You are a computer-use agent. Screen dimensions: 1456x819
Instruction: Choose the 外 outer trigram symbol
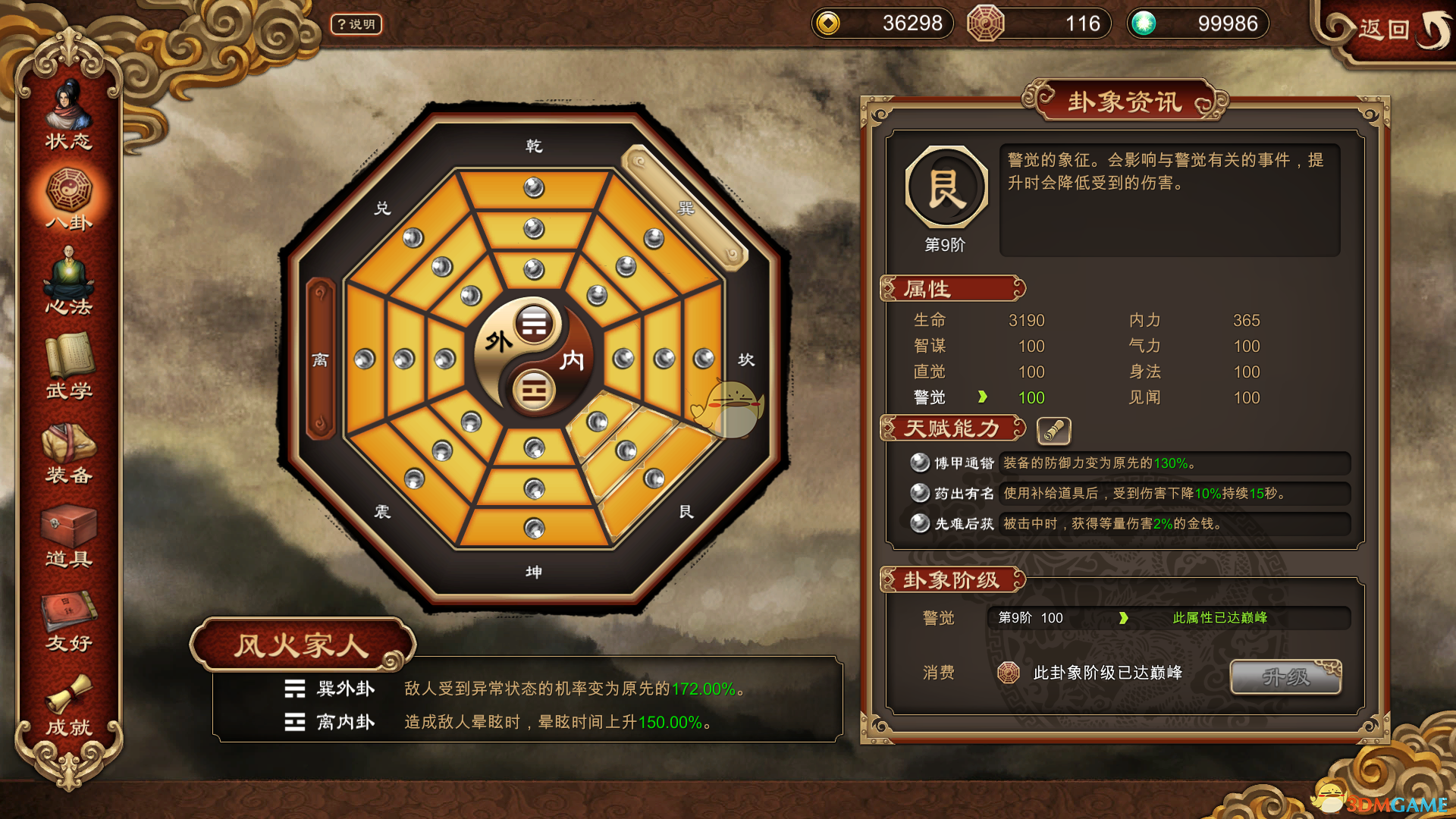click(534, 325)
